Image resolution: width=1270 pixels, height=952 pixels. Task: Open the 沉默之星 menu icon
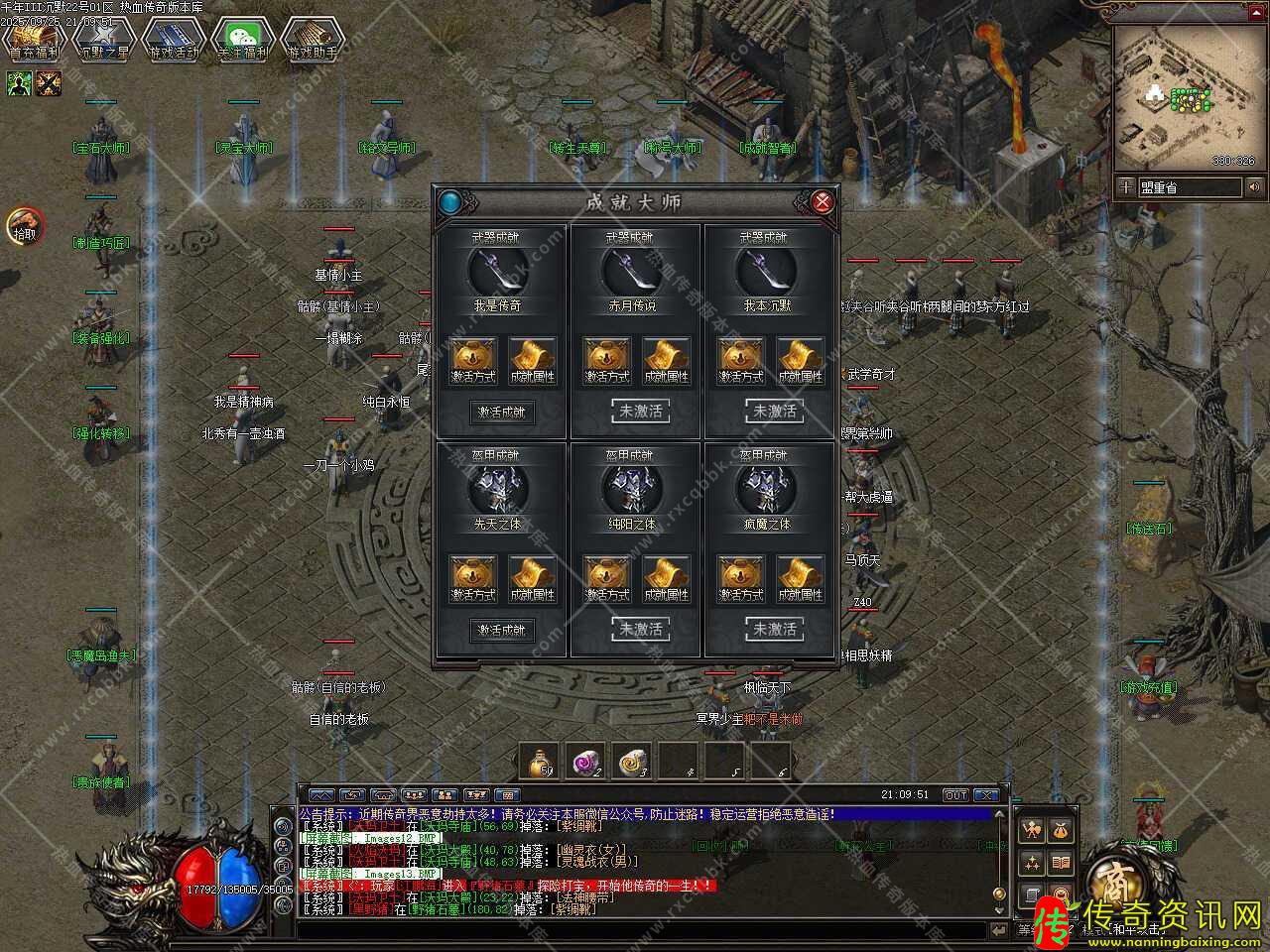(x=103, y=40)
